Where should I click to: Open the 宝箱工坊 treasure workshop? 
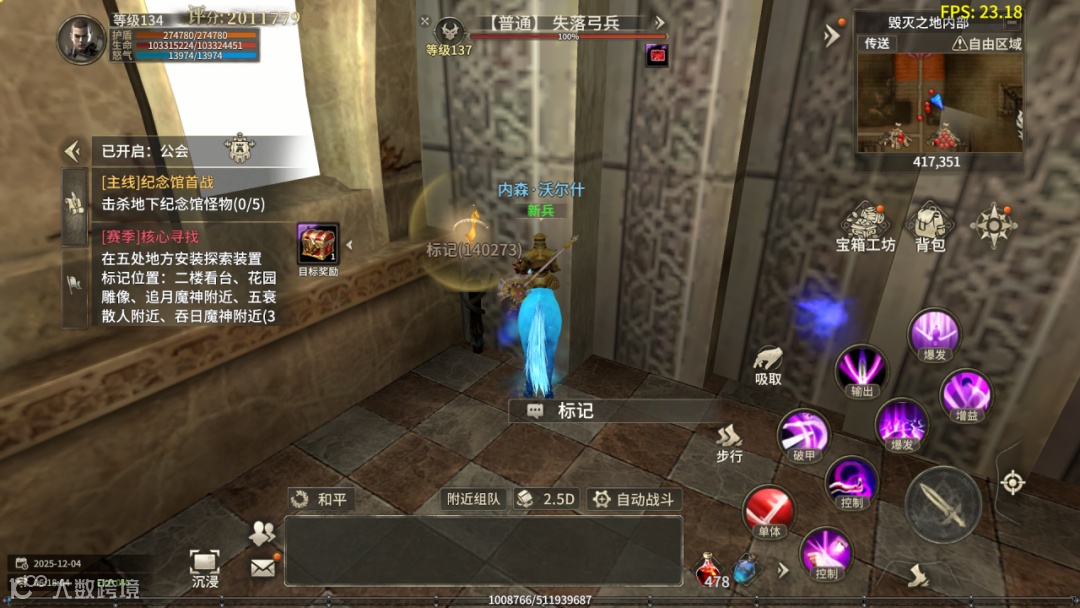(865, 226)
